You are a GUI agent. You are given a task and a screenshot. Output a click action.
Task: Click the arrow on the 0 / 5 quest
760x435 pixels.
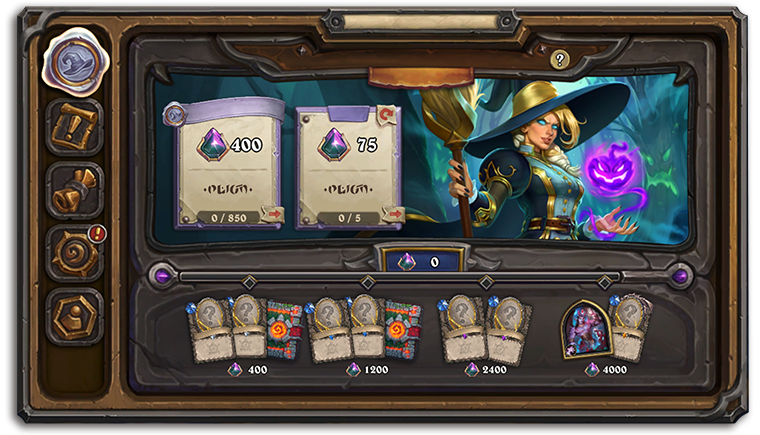tap(394, 213)
